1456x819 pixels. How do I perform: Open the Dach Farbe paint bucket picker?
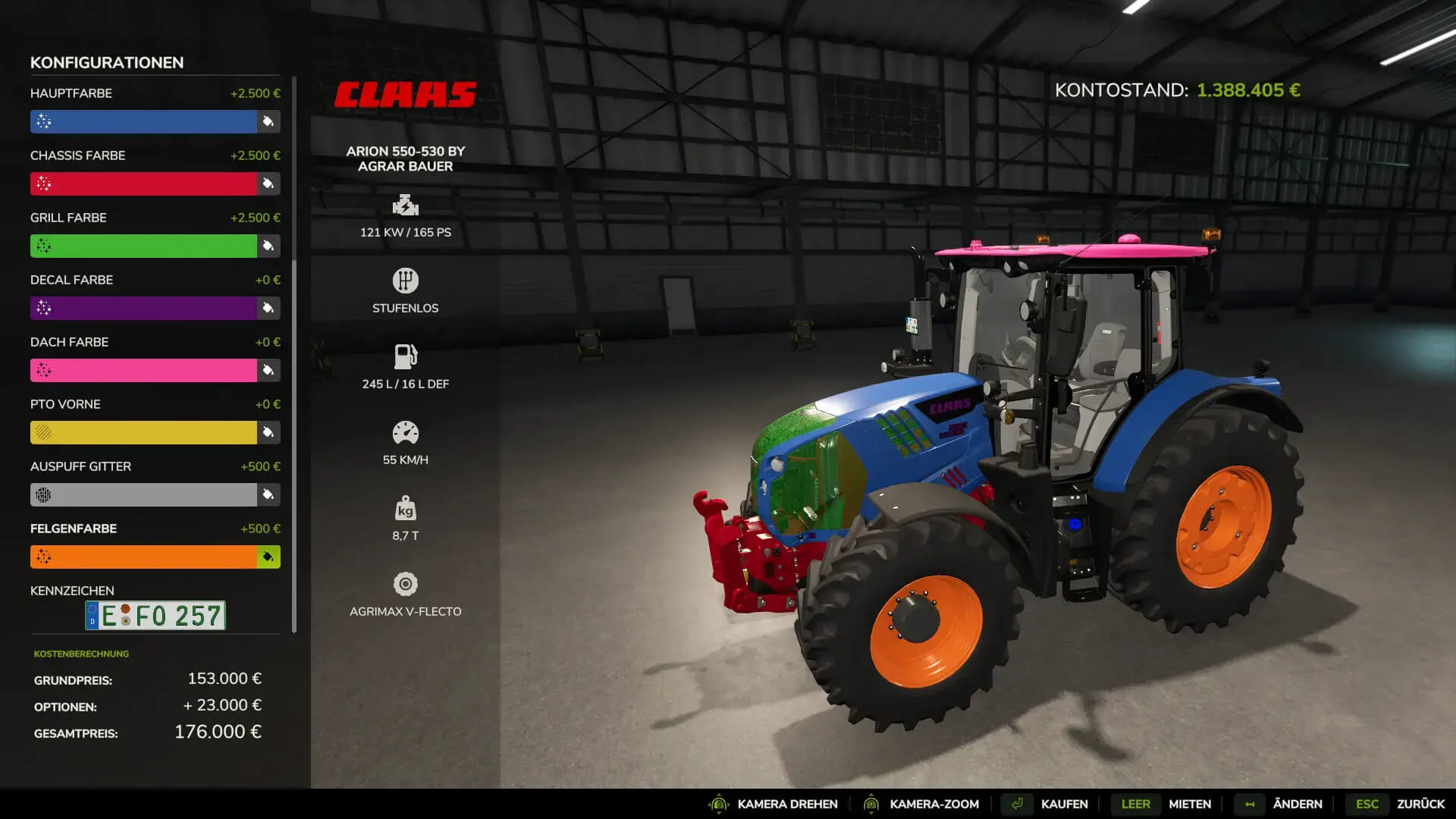point(268,370)
